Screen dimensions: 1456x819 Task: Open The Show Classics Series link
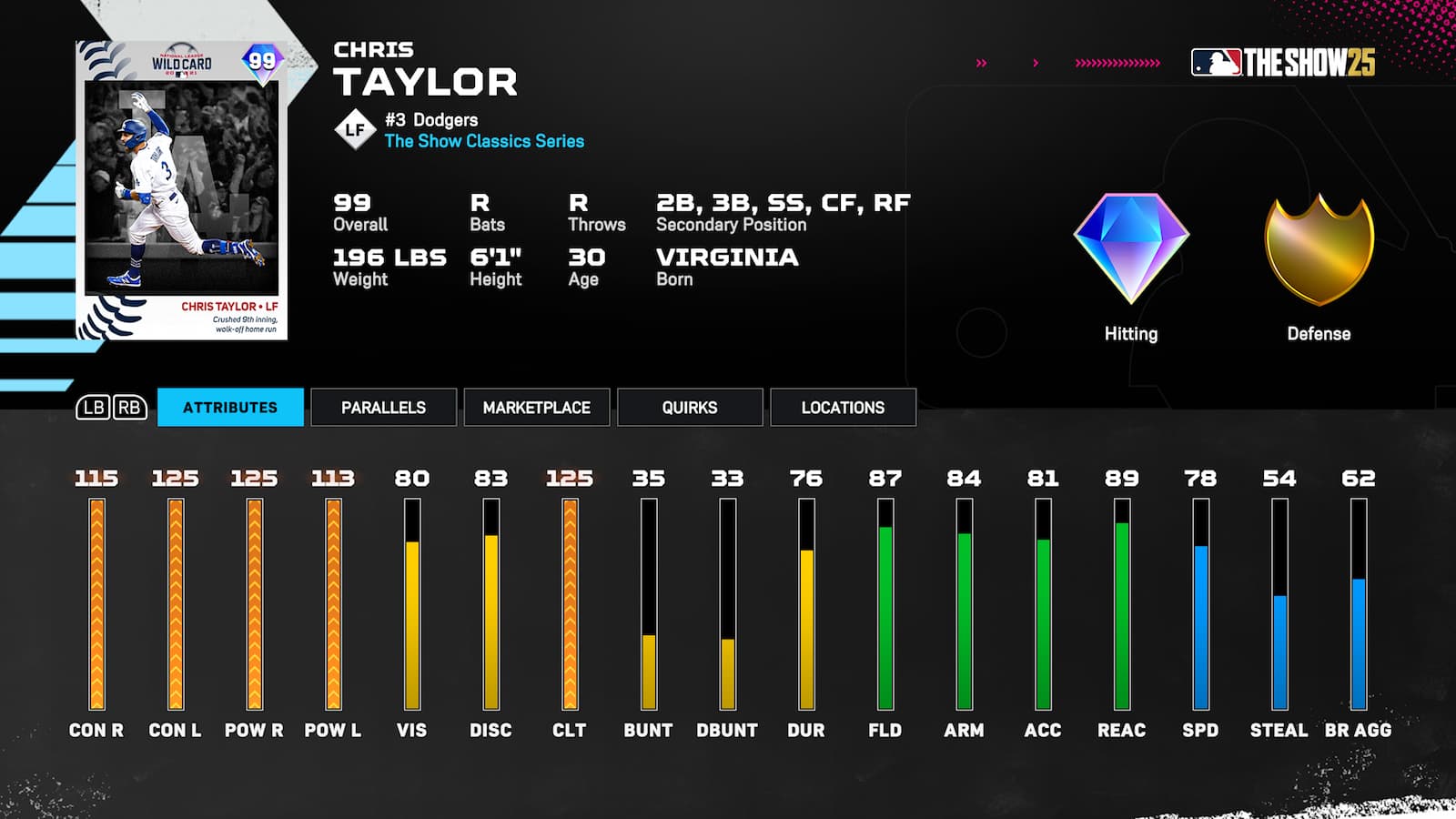(x=483, y=142)
